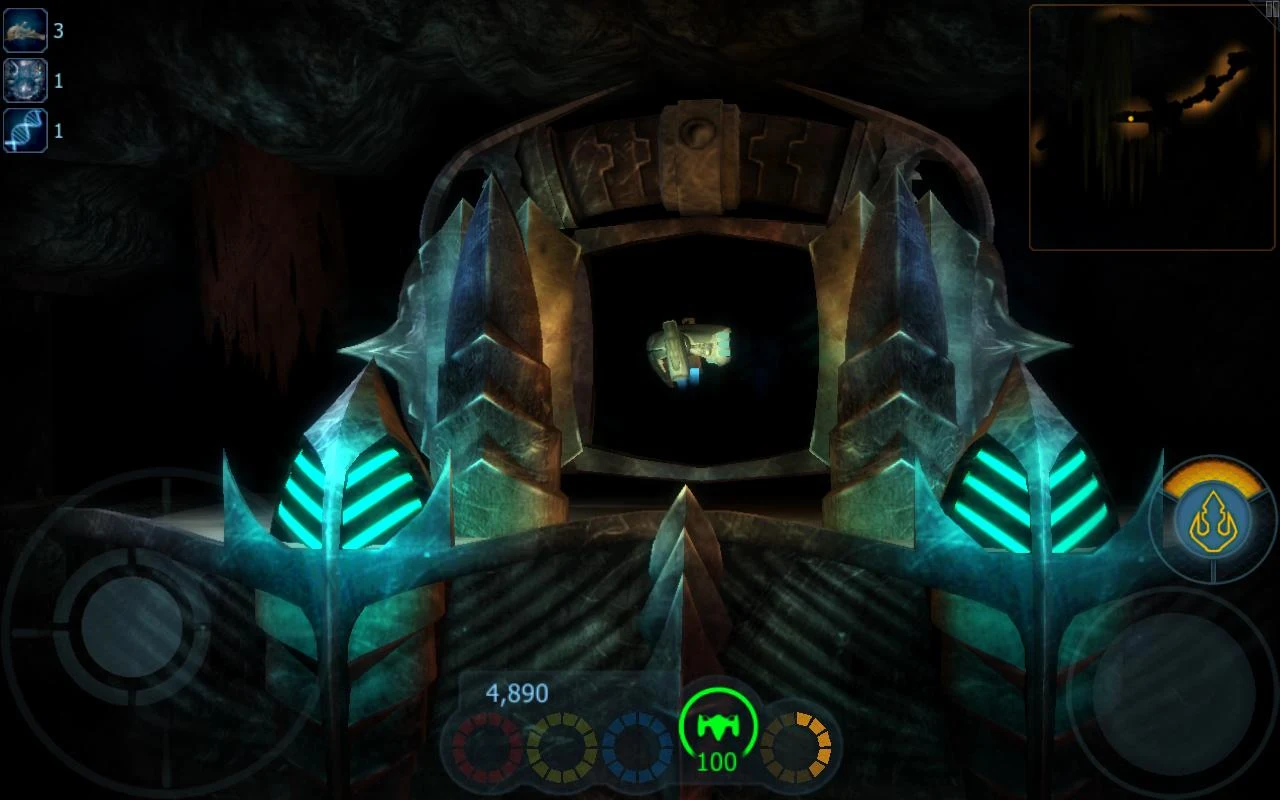Tap the ammo count reading 100
Screen dimensions: 1280x800
718,762
